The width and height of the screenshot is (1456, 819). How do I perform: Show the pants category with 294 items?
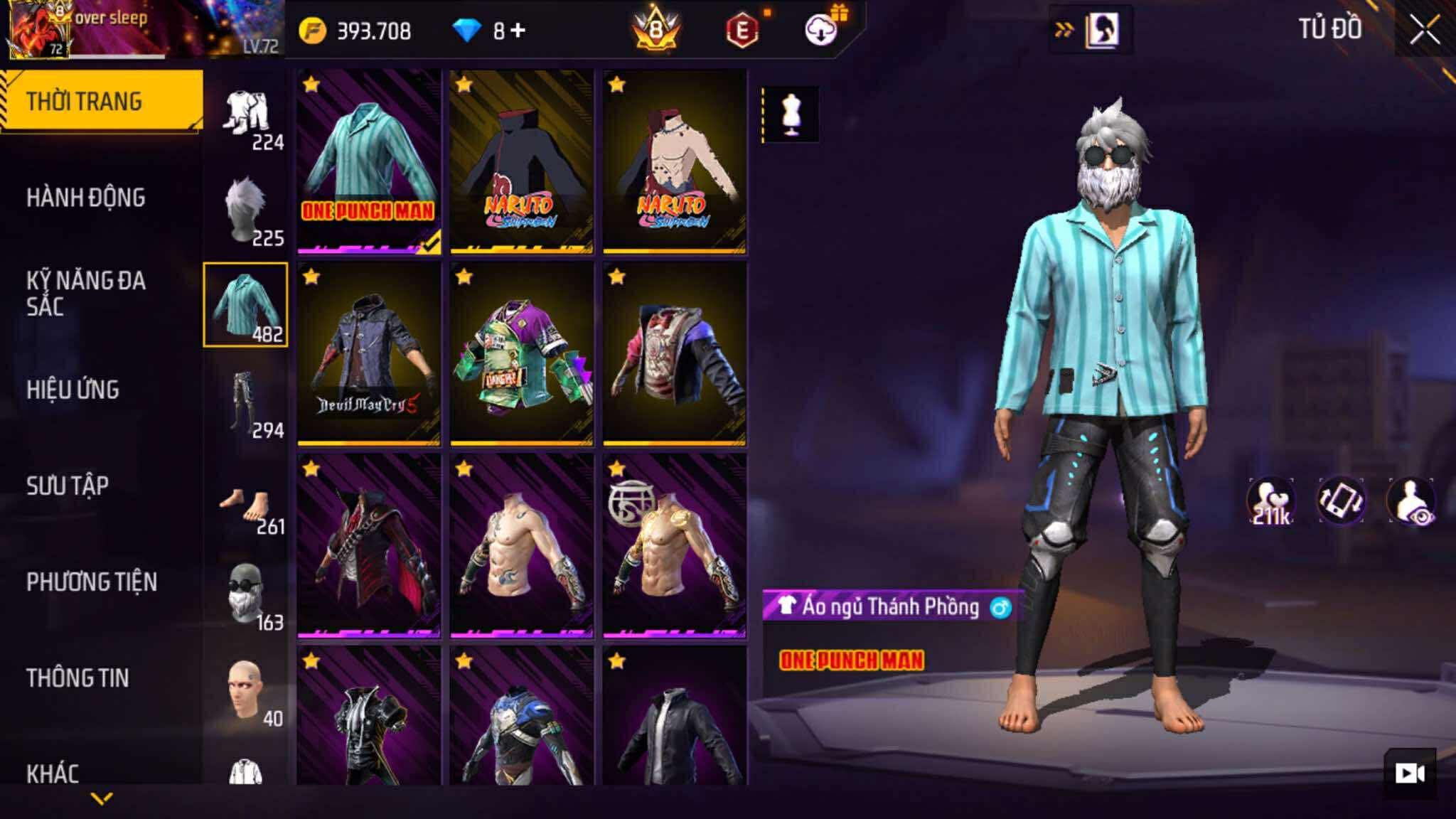245,402
